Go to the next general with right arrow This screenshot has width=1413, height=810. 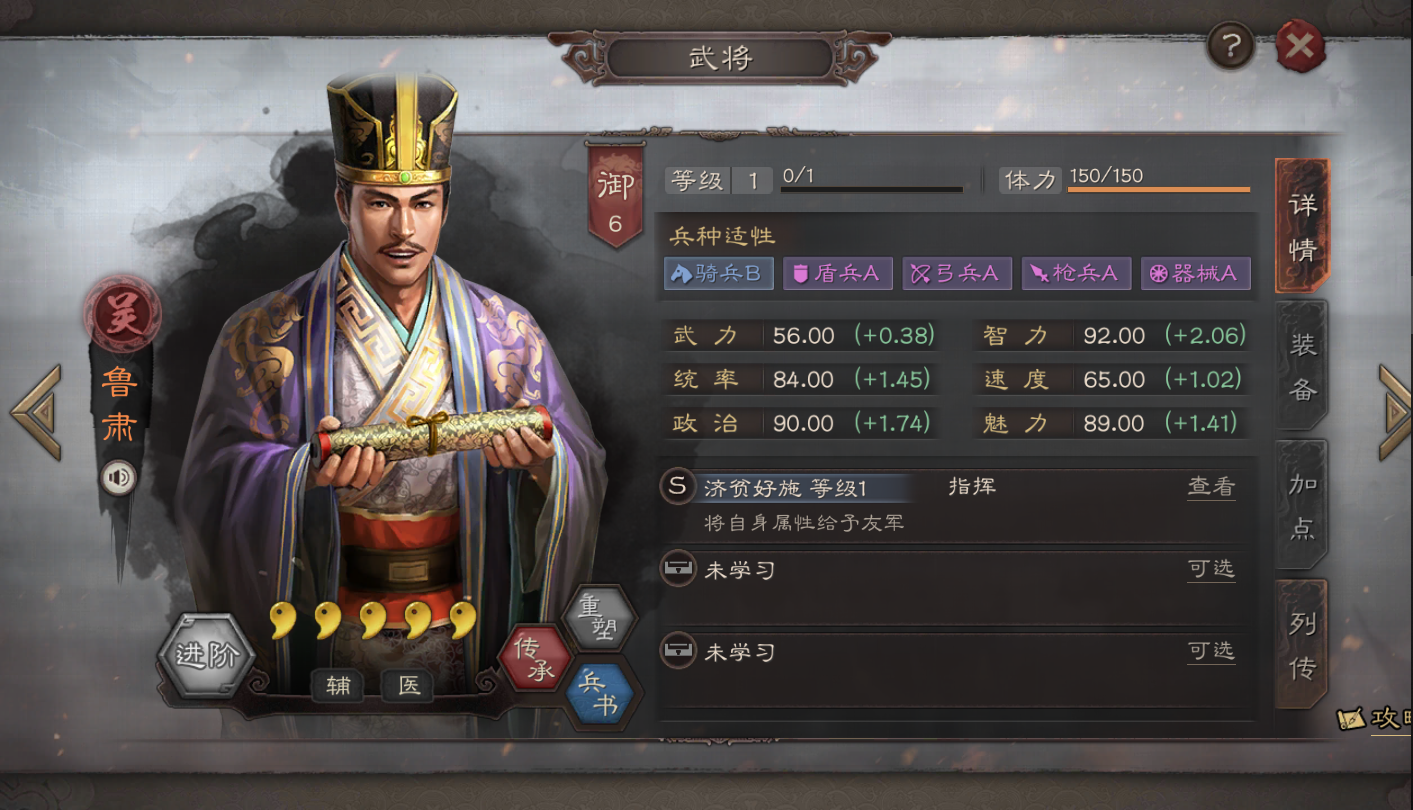(1394, 412)
